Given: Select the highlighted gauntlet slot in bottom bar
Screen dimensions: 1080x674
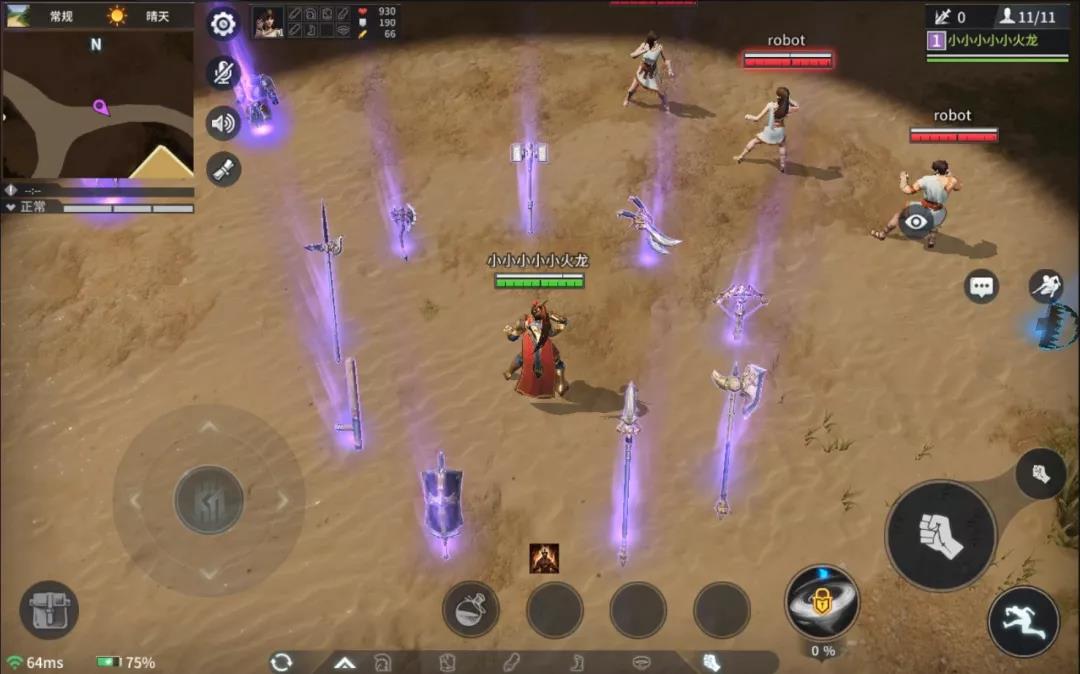Looking at the screenshot, I should pos(710,662).
